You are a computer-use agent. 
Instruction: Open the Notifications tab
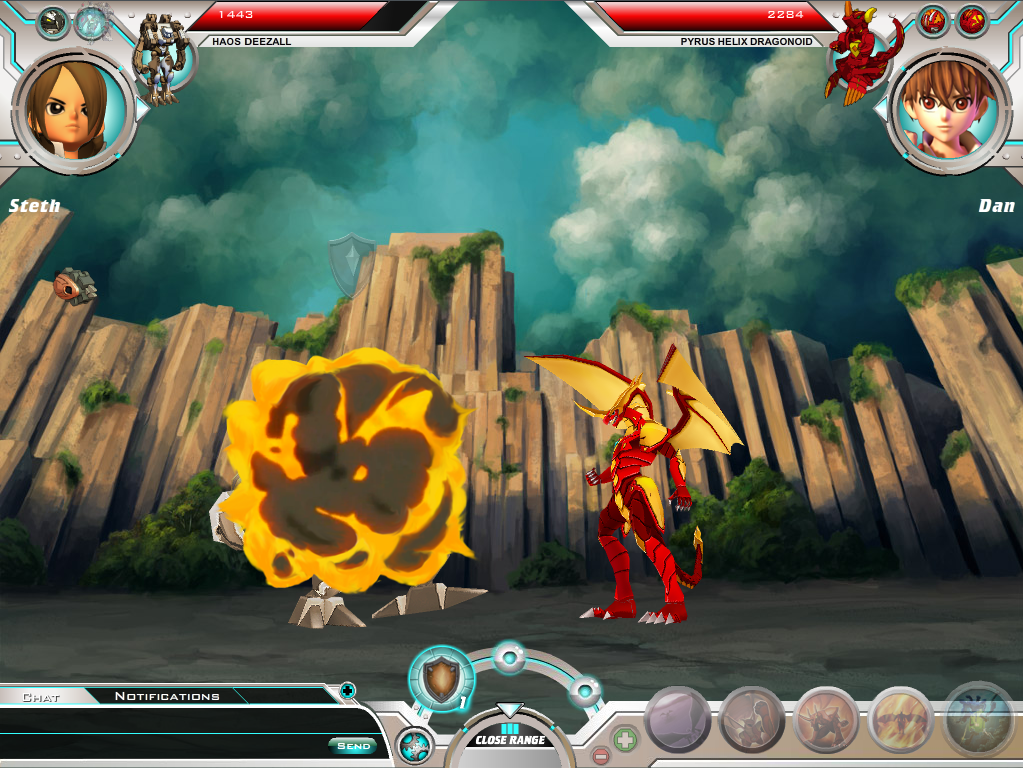167,696
